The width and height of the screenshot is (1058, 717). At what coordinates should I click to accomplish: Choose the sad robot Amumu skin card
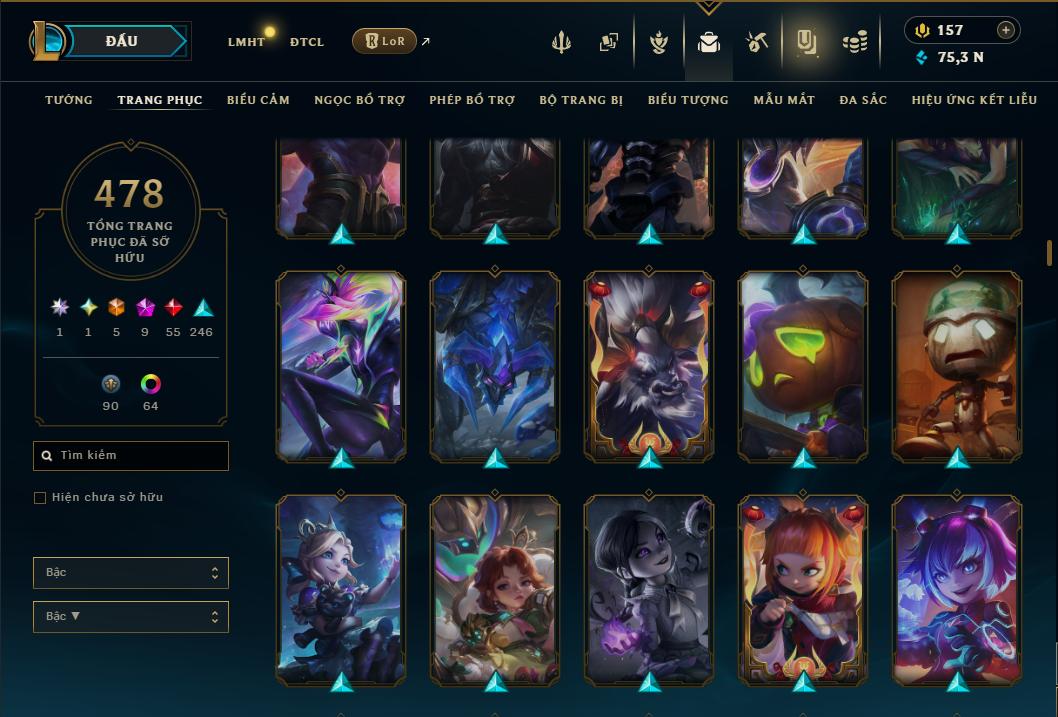click(957, 366)
